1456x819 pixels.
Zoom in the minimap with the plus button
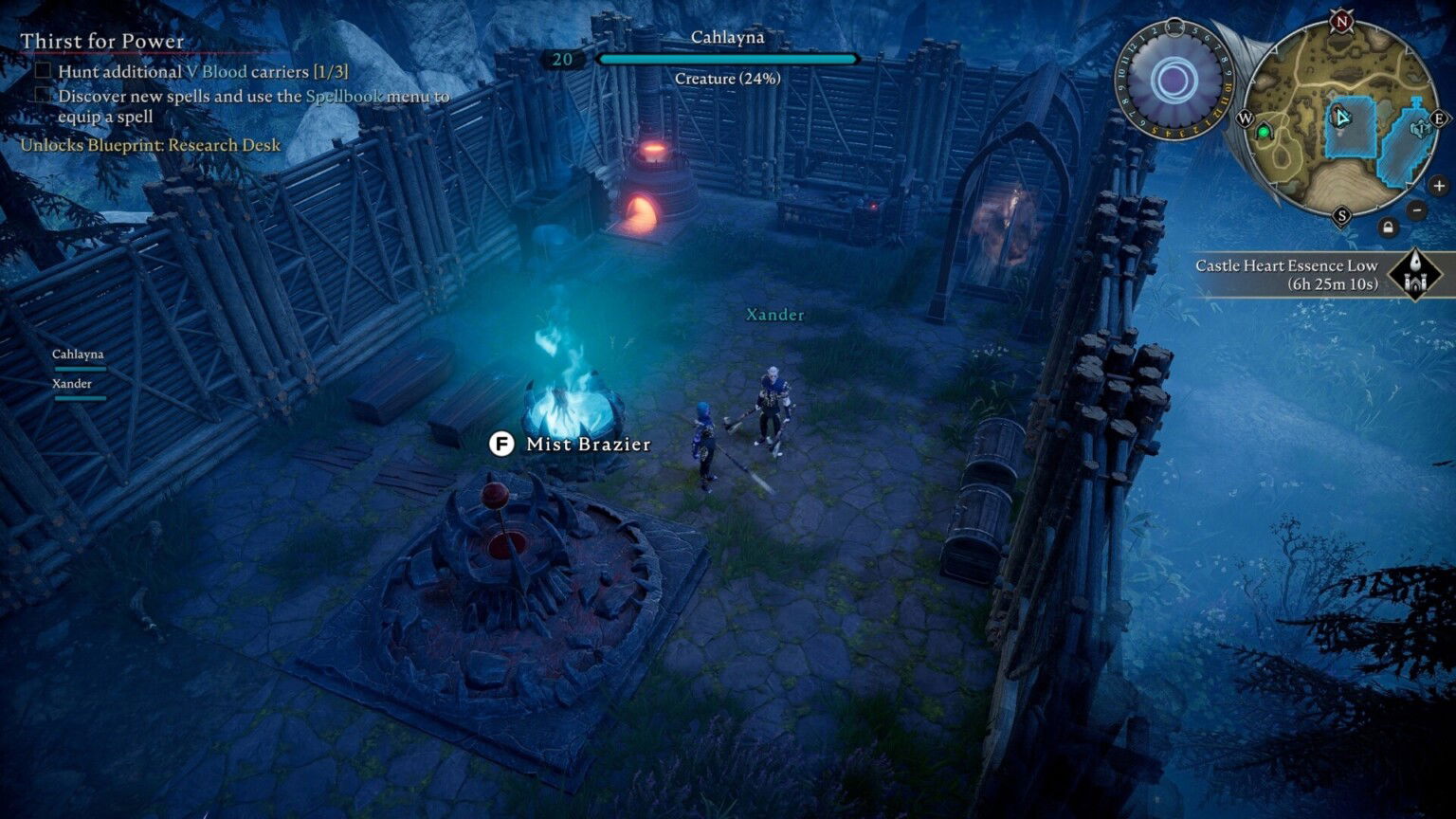(1439, 184)
